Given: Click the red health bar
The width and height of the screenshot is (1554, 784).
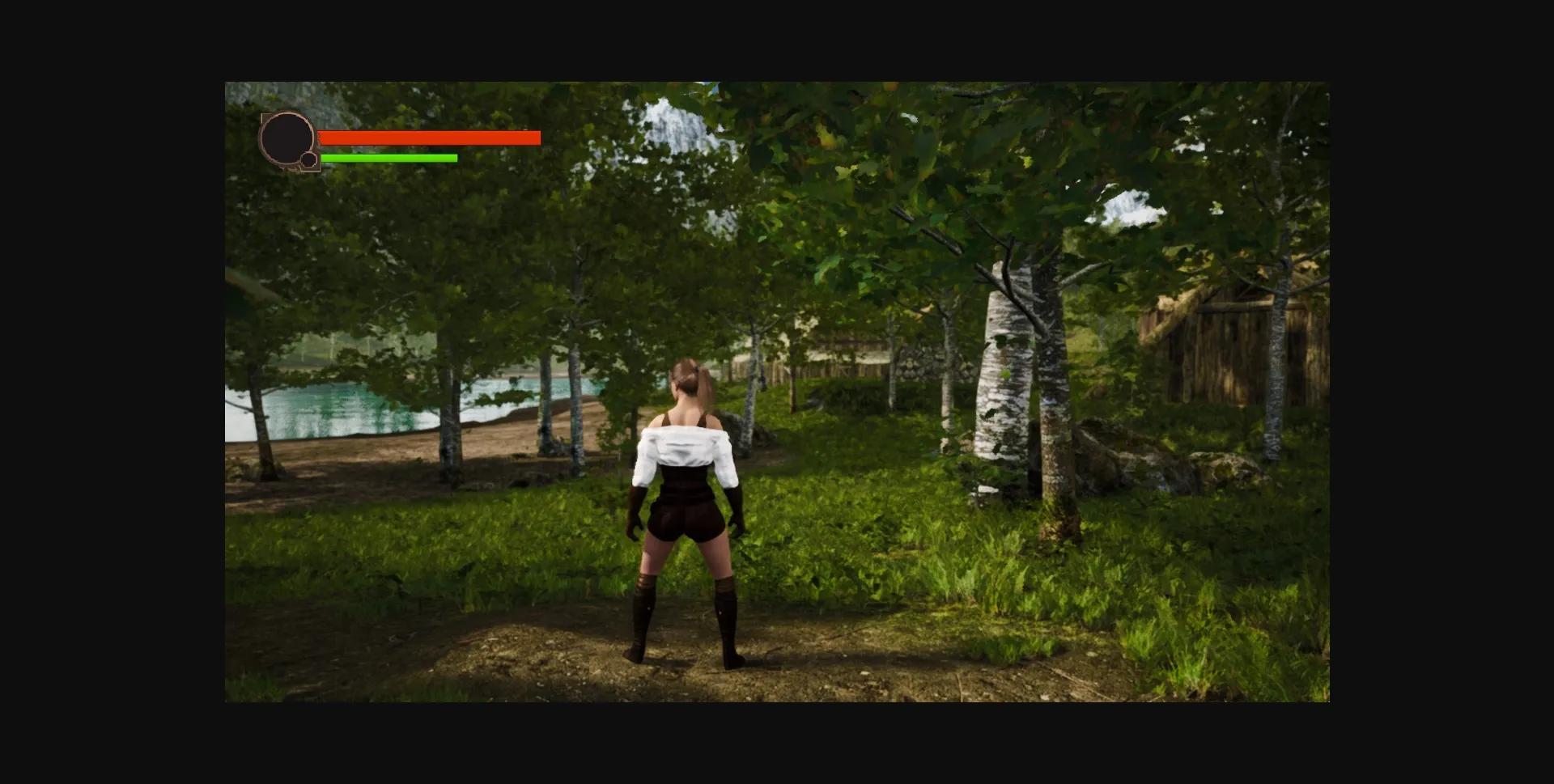Looking at the screenshot, I should click(x=429, y=138).
